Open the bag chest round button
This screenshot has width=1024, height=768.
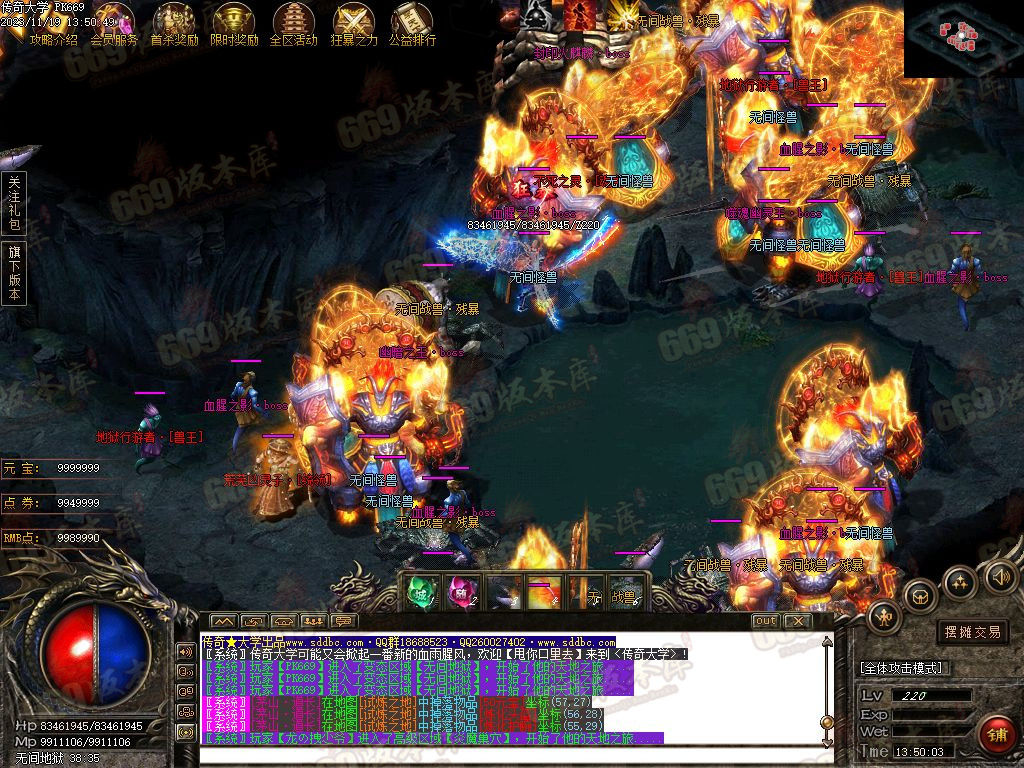920,597
